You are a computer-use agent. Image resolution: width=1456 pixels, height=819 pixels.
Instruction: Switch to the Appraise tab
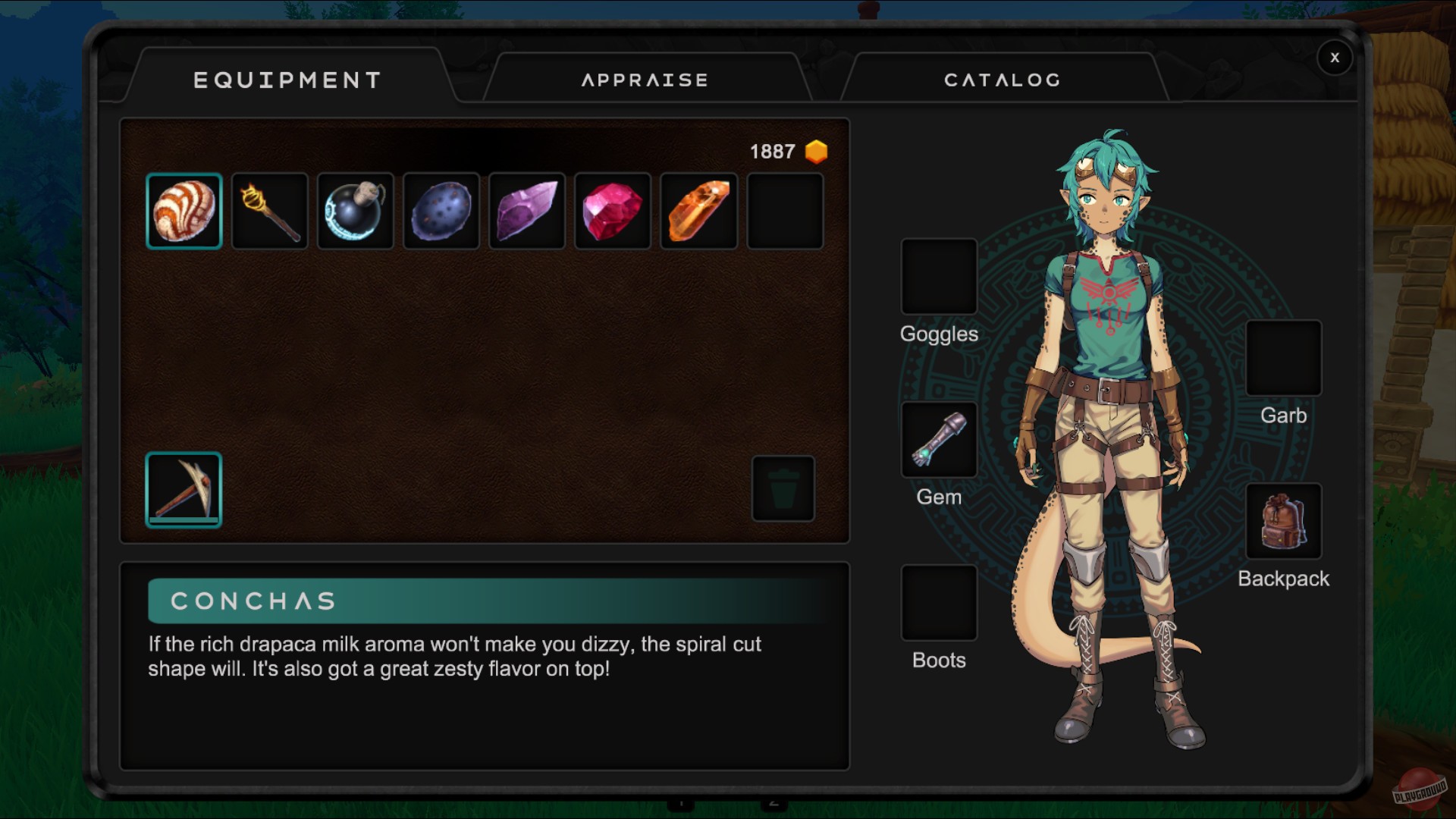pos(645,80)
